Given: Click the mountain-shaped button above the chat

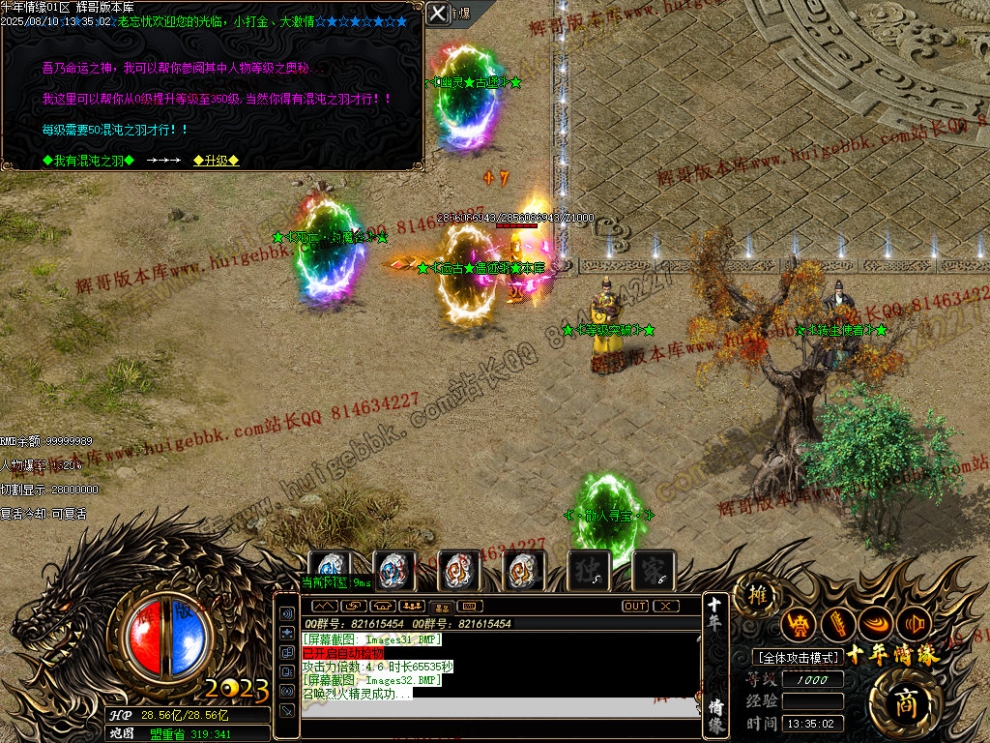Looking at the screenshot, I should tap(324, 606).
